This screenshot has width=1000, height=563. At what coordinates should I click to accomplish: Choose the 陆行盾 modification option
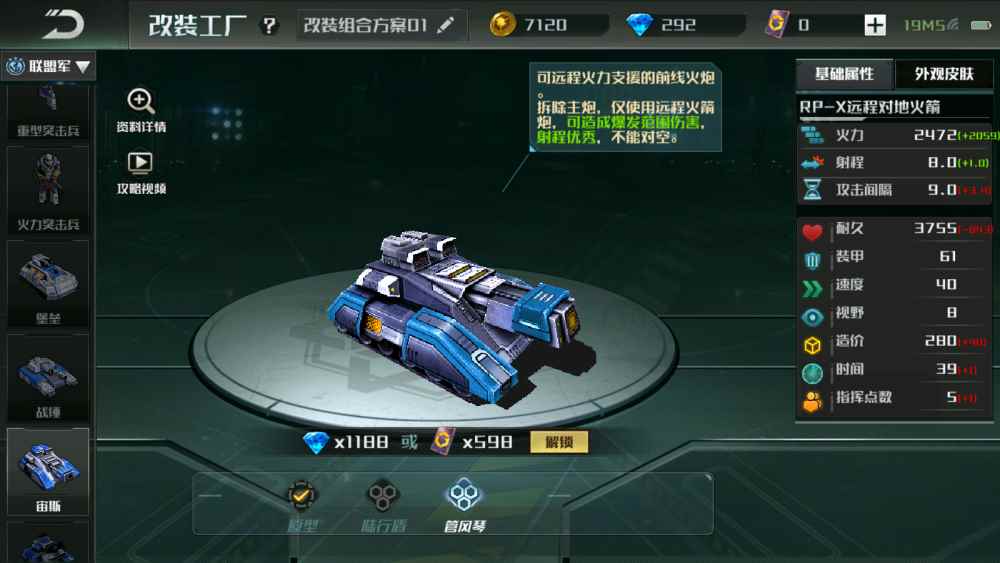pos(381,503)
